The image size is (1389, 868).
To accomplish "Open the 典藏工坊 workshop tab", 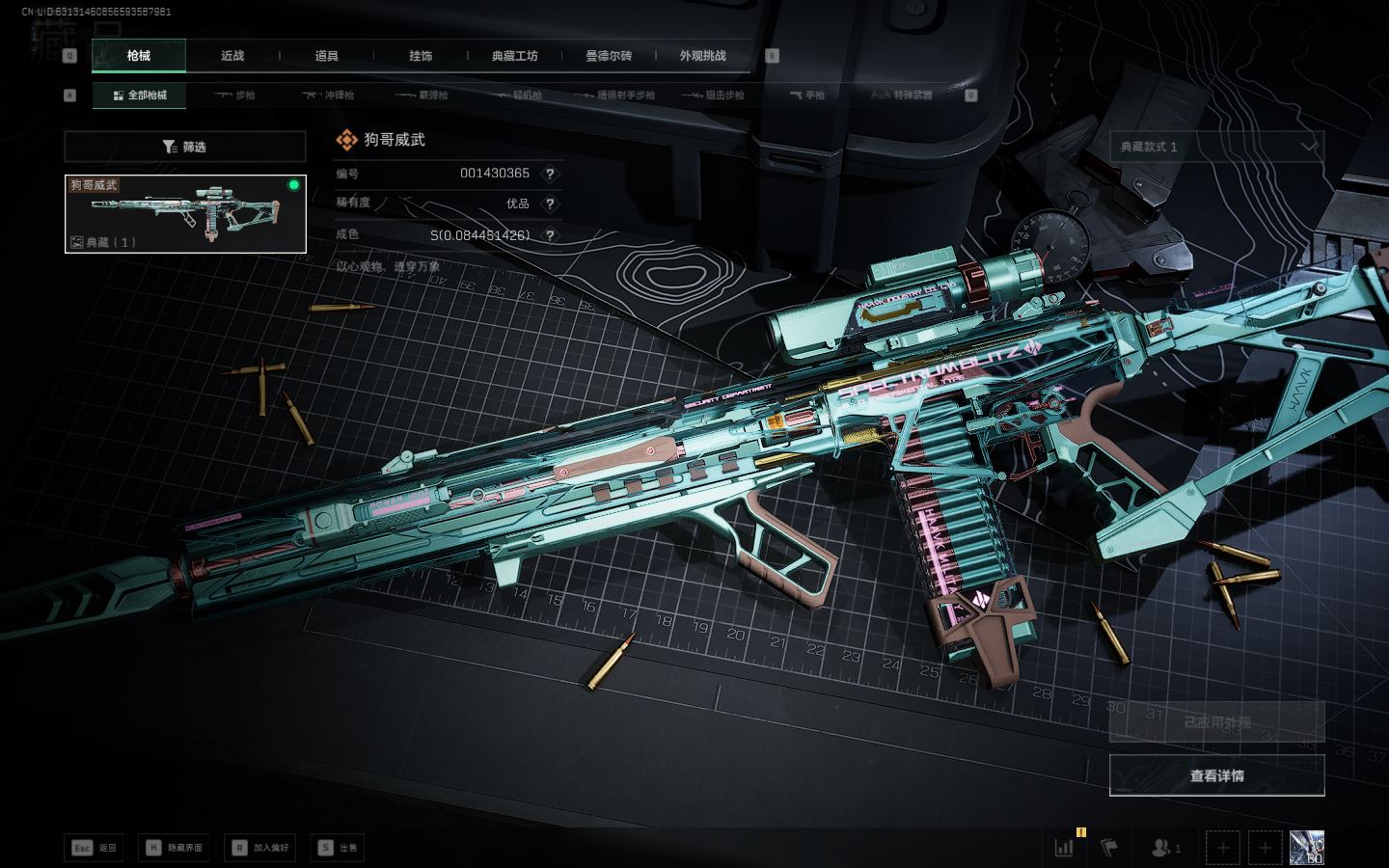I will 514,56.
